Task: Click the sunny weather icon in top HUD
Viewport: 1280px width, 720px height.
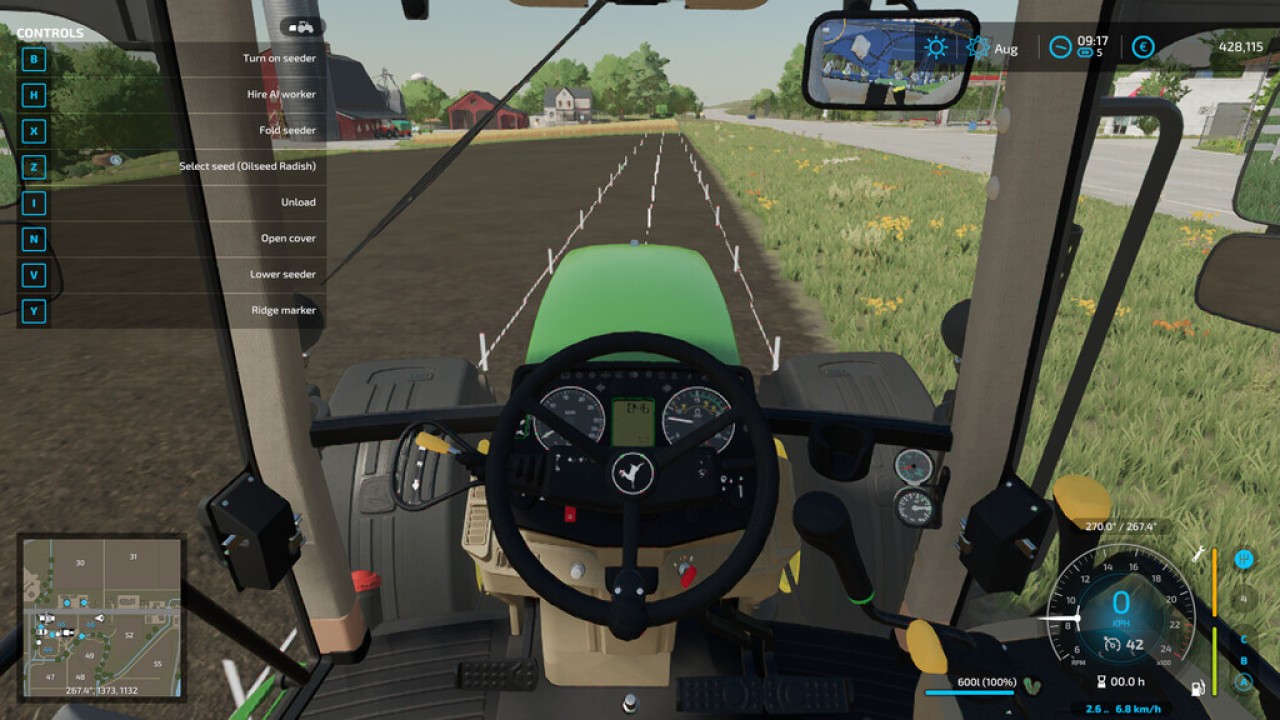Action: [x=934, y=46]
